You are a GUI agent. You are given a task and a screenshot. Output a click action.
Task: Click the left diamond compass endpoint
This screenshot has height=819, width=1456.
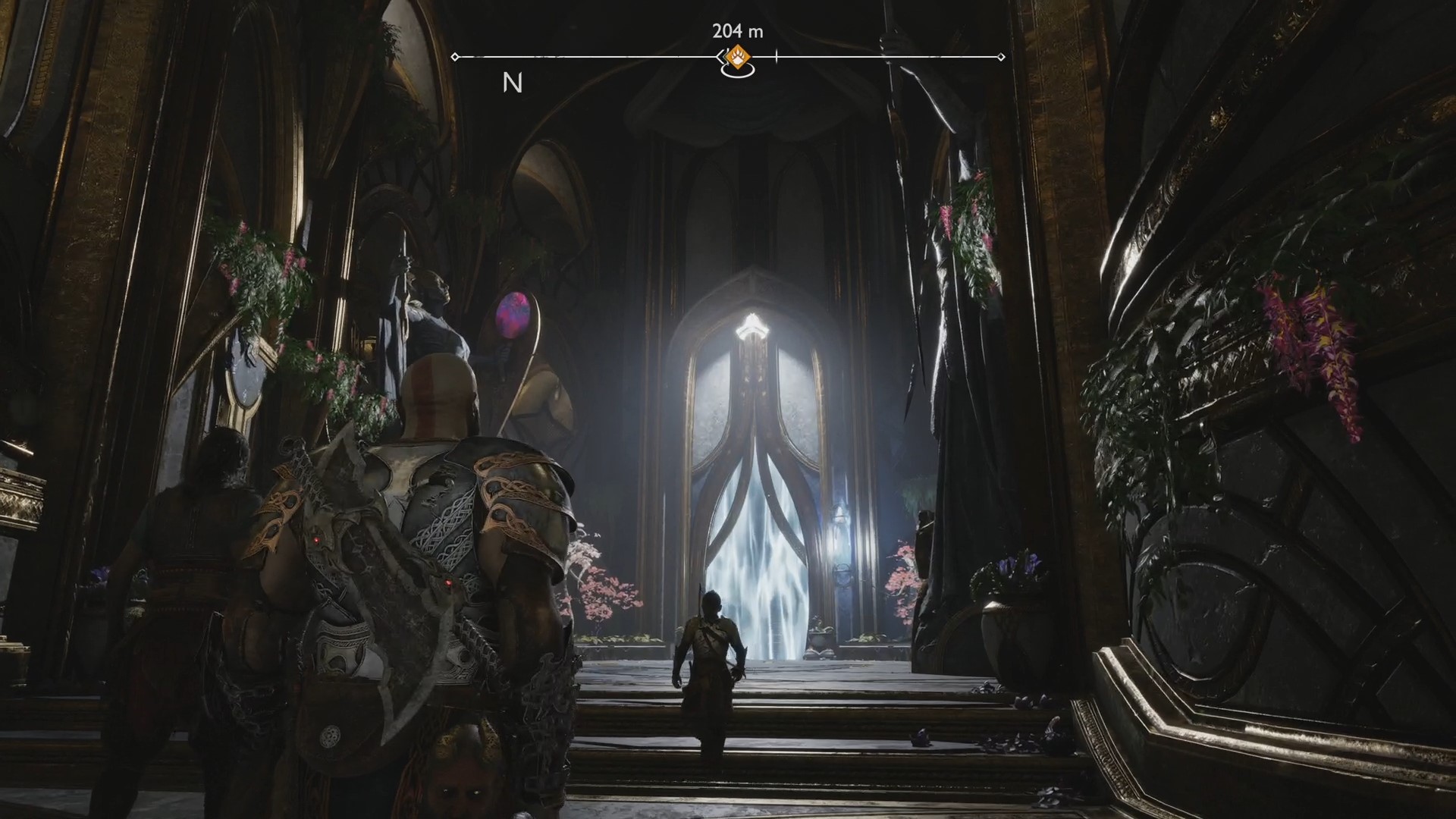point(455,55)
